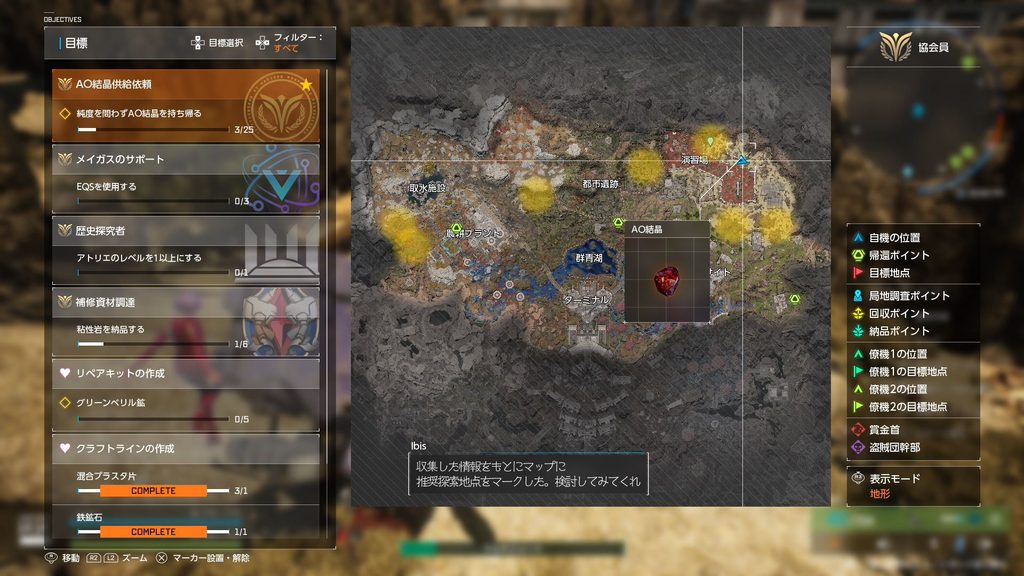Viewport: 1024px width, 576px height.
Task: Select the return point marker near 農耕プラント
Action: coord(456,228)
